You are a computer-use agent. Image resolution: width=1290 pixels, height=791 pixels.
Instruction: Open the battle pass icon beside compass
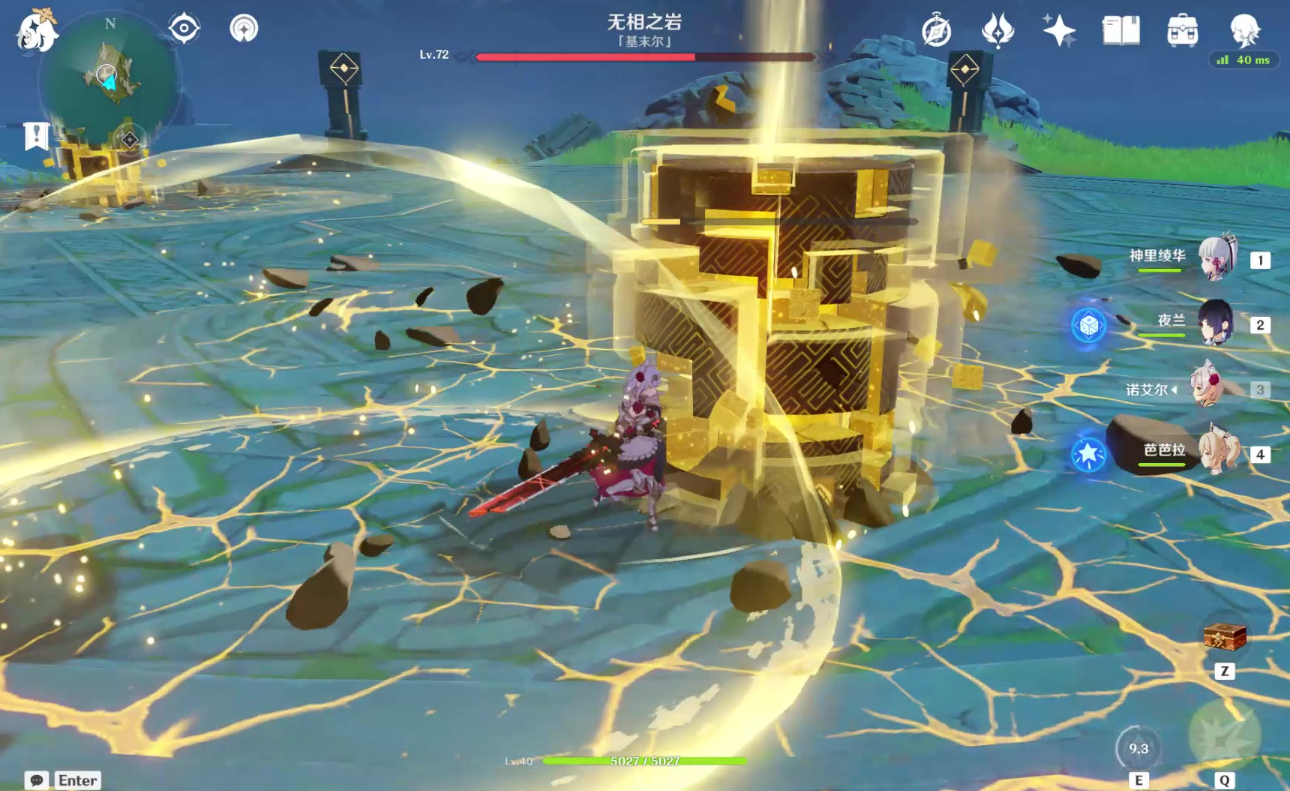[998, 30]
